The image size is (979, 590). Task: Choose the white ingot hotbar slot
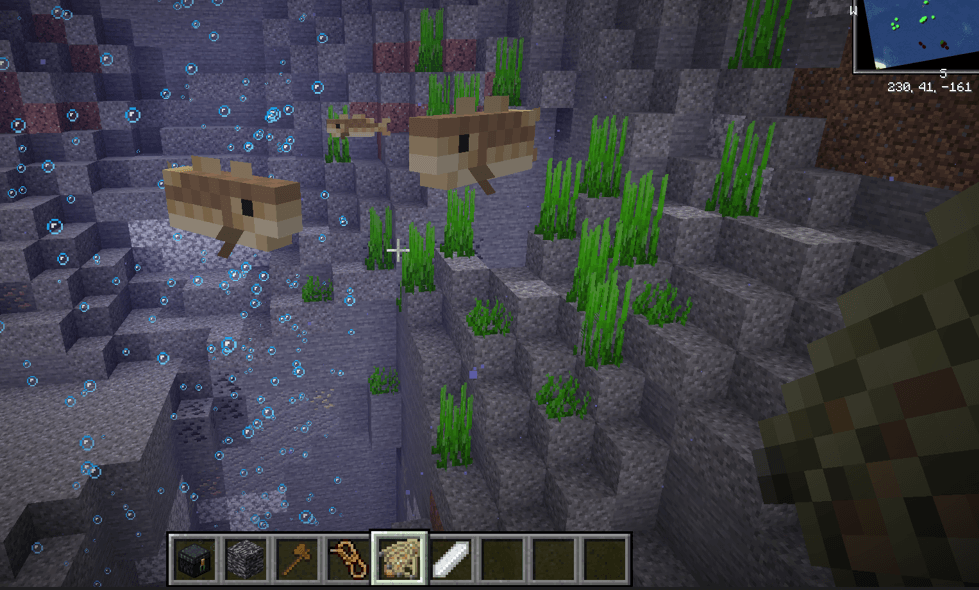coord(450,558)
